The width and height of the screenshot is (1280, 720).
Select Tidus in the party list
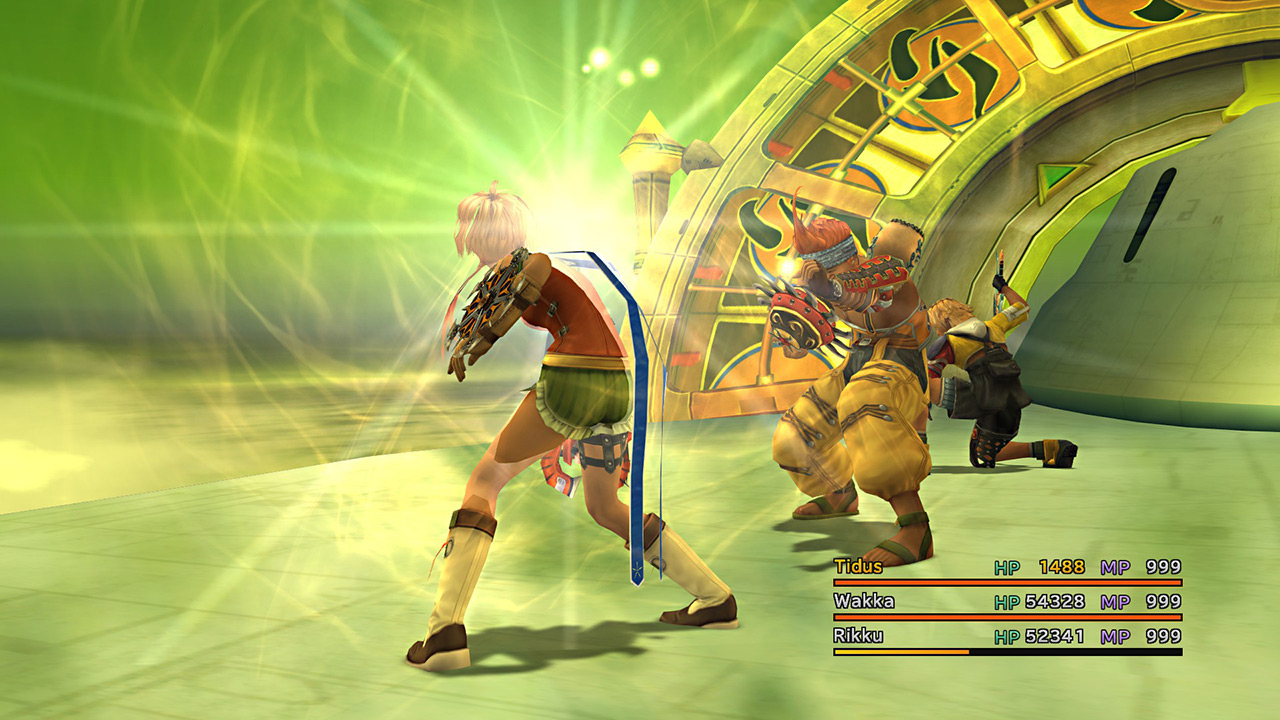click(x=858, y=567)
